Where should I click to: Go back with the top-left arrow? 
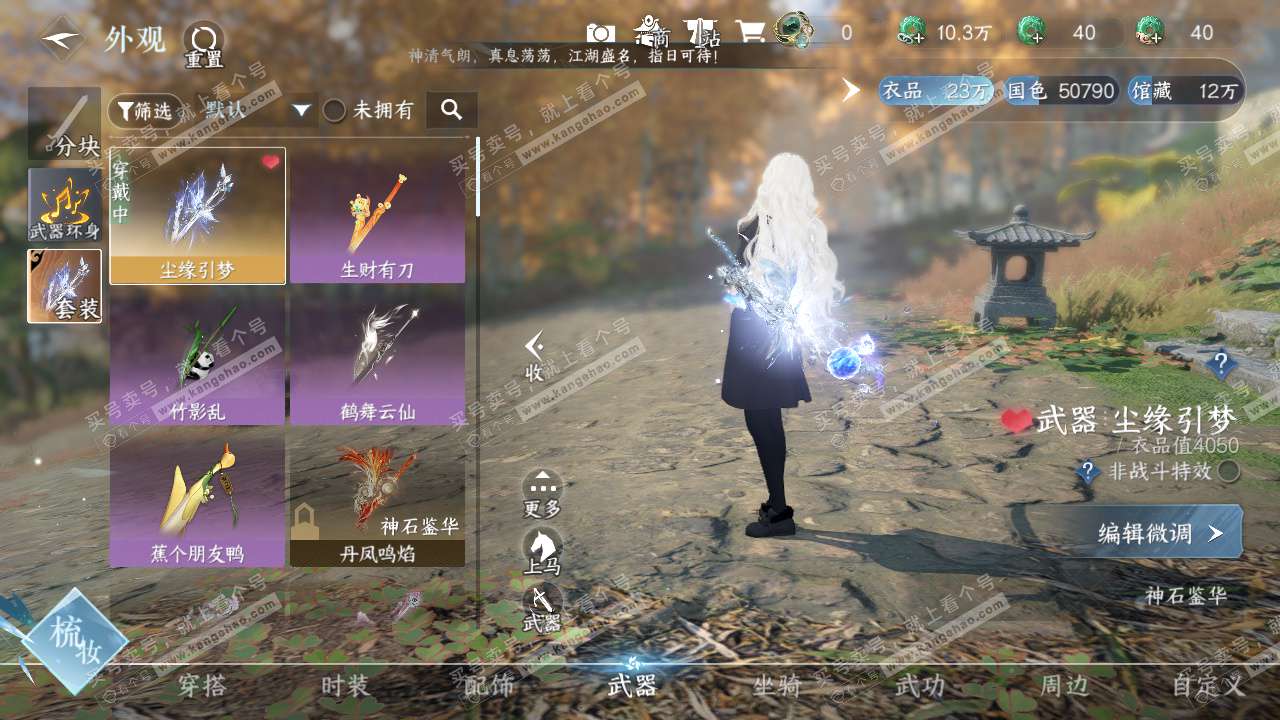[62, 39]
